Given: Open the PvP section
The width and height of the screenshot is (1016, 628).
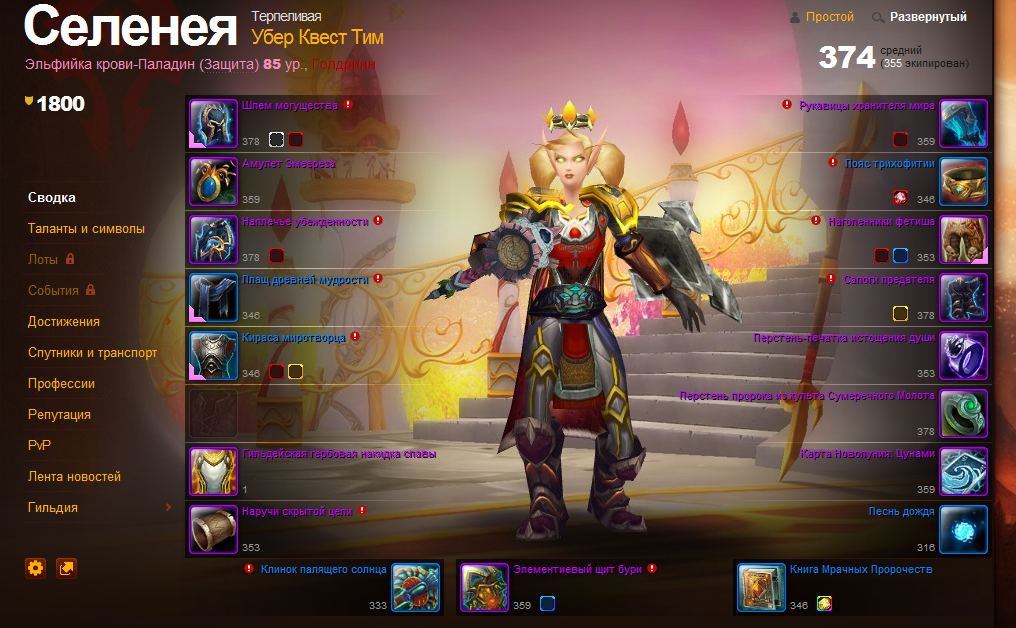Looking at the screenshot, I should (x=40, y=445).
